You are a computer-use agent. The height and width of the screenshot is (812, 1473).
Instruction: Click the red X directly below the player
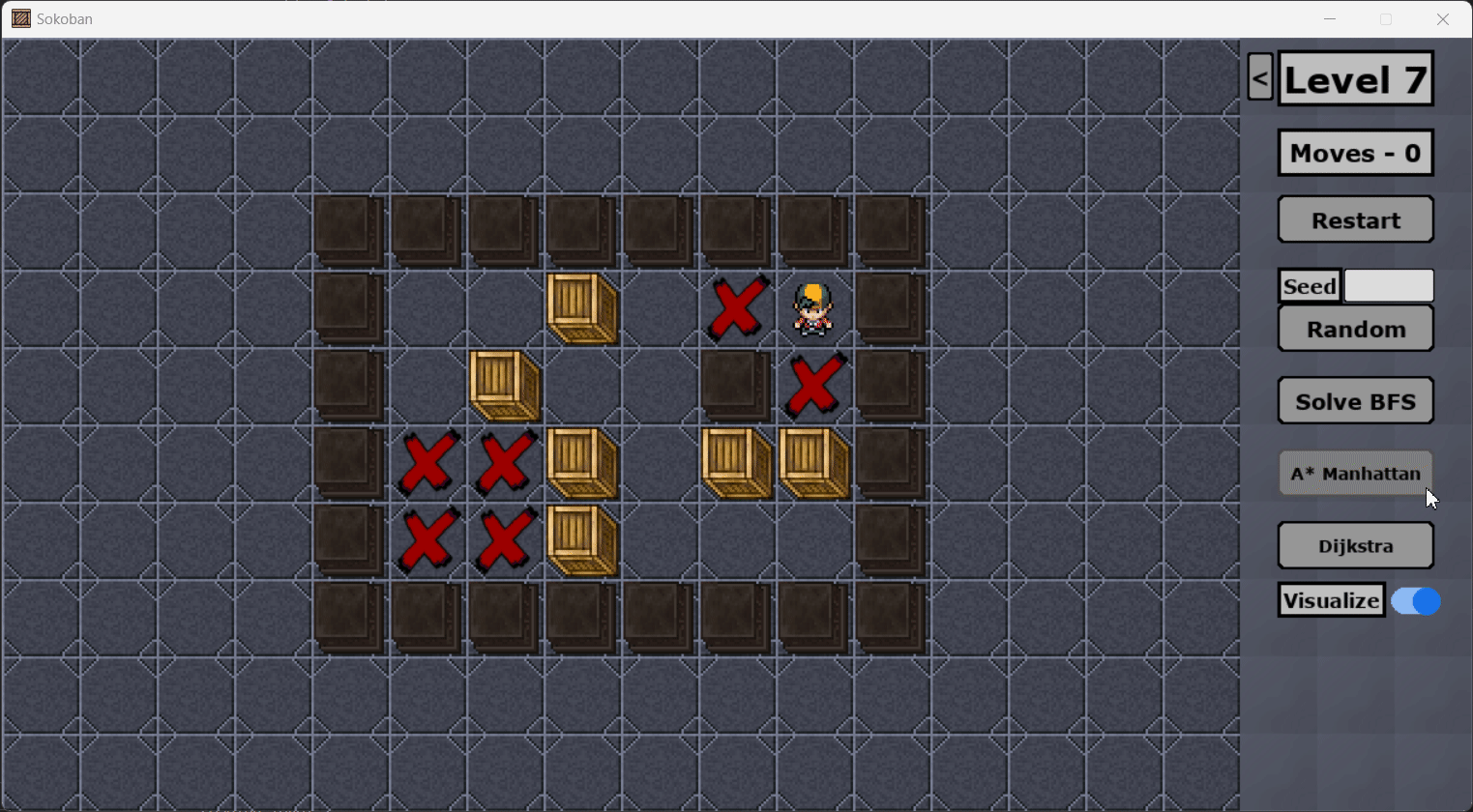point(814,385)
